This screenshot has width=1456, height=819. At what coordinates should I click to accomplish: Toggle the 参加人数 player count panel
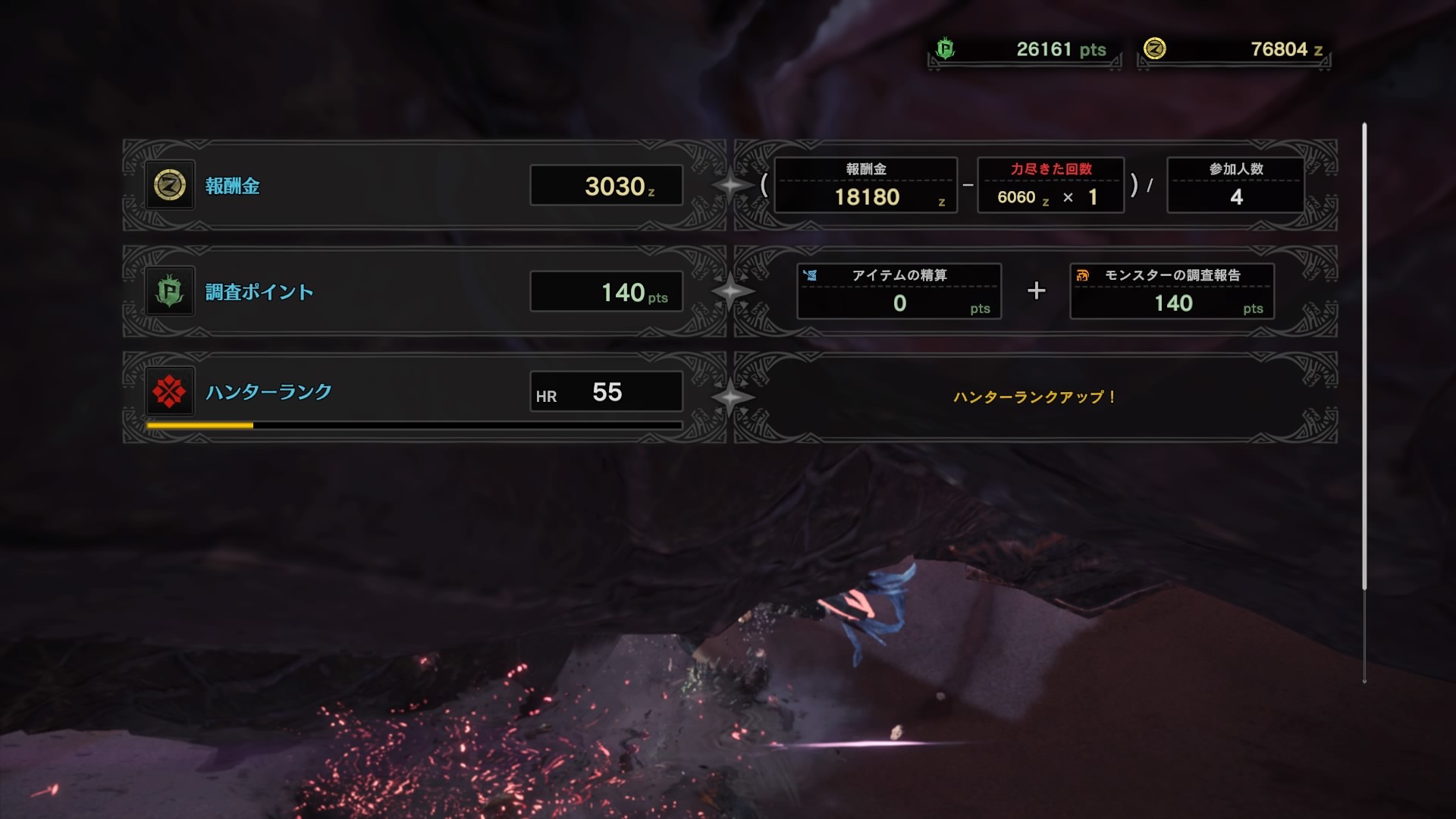pos(1235,185)
